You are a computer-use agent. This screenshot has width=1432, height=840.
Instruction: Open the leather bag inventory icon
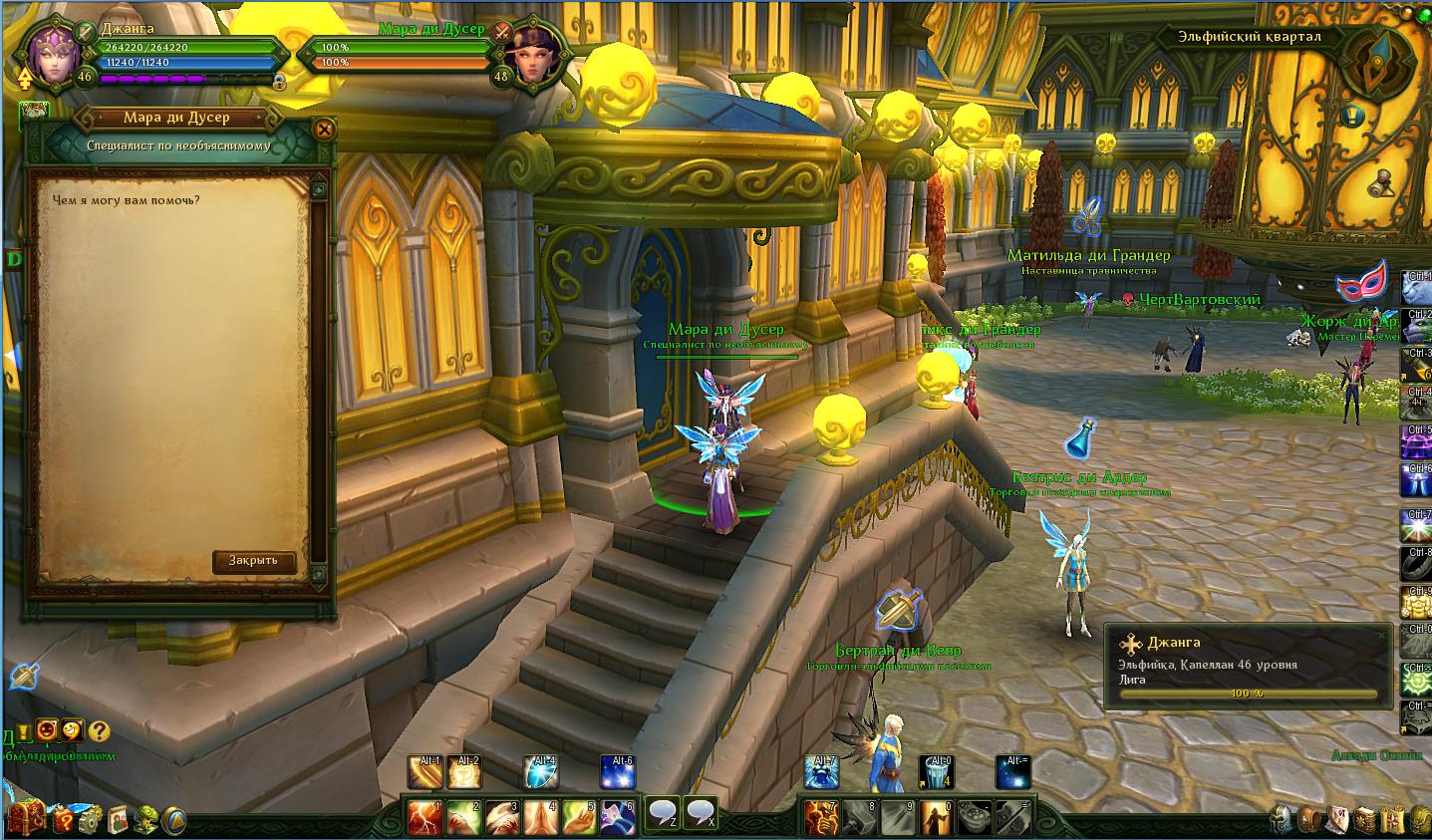[x=1307, y=820]
